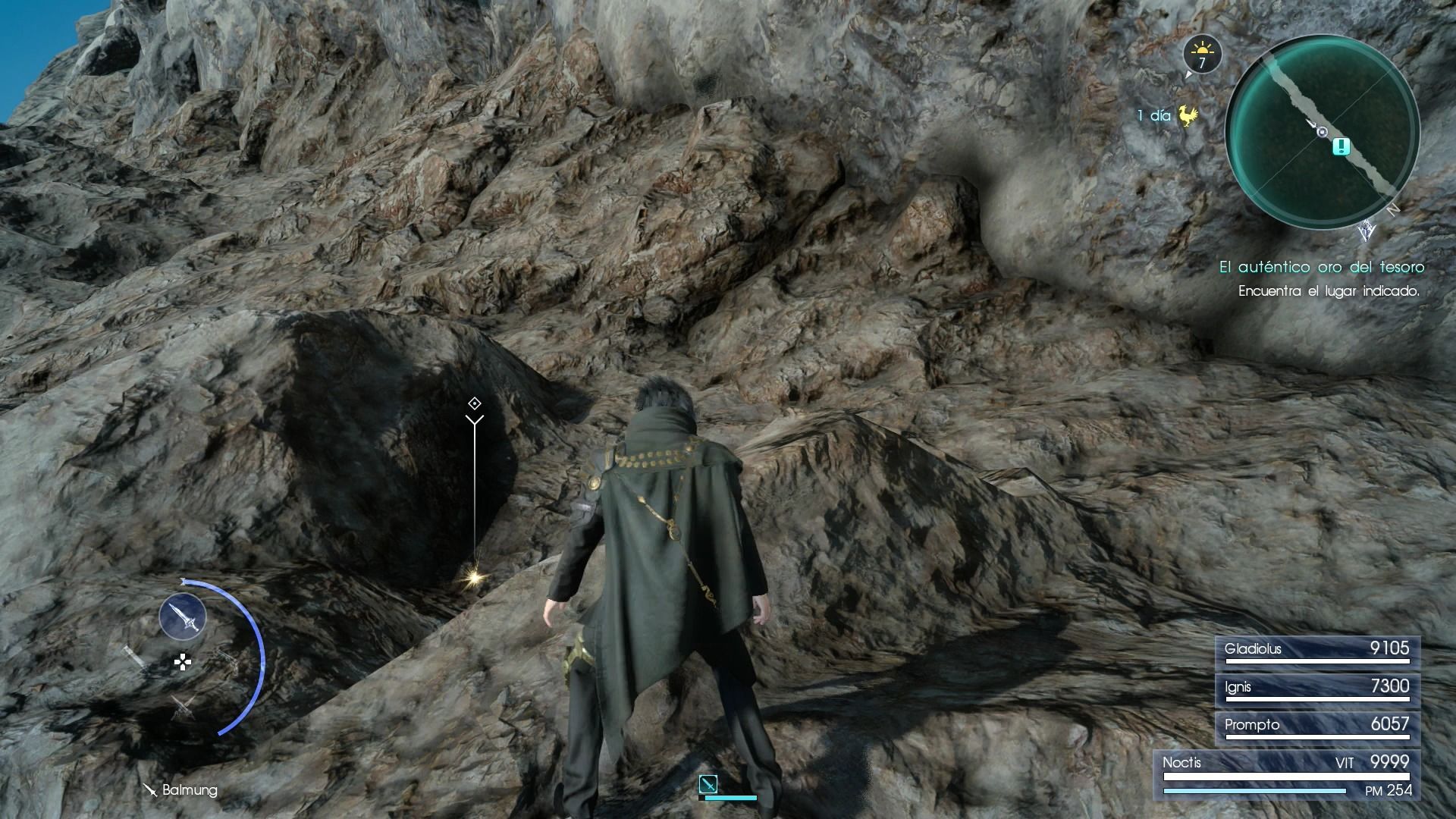Click the sun time-of-day icon
The height and width of the screenshot is (819, 1456).
[x=1202, y=55]
